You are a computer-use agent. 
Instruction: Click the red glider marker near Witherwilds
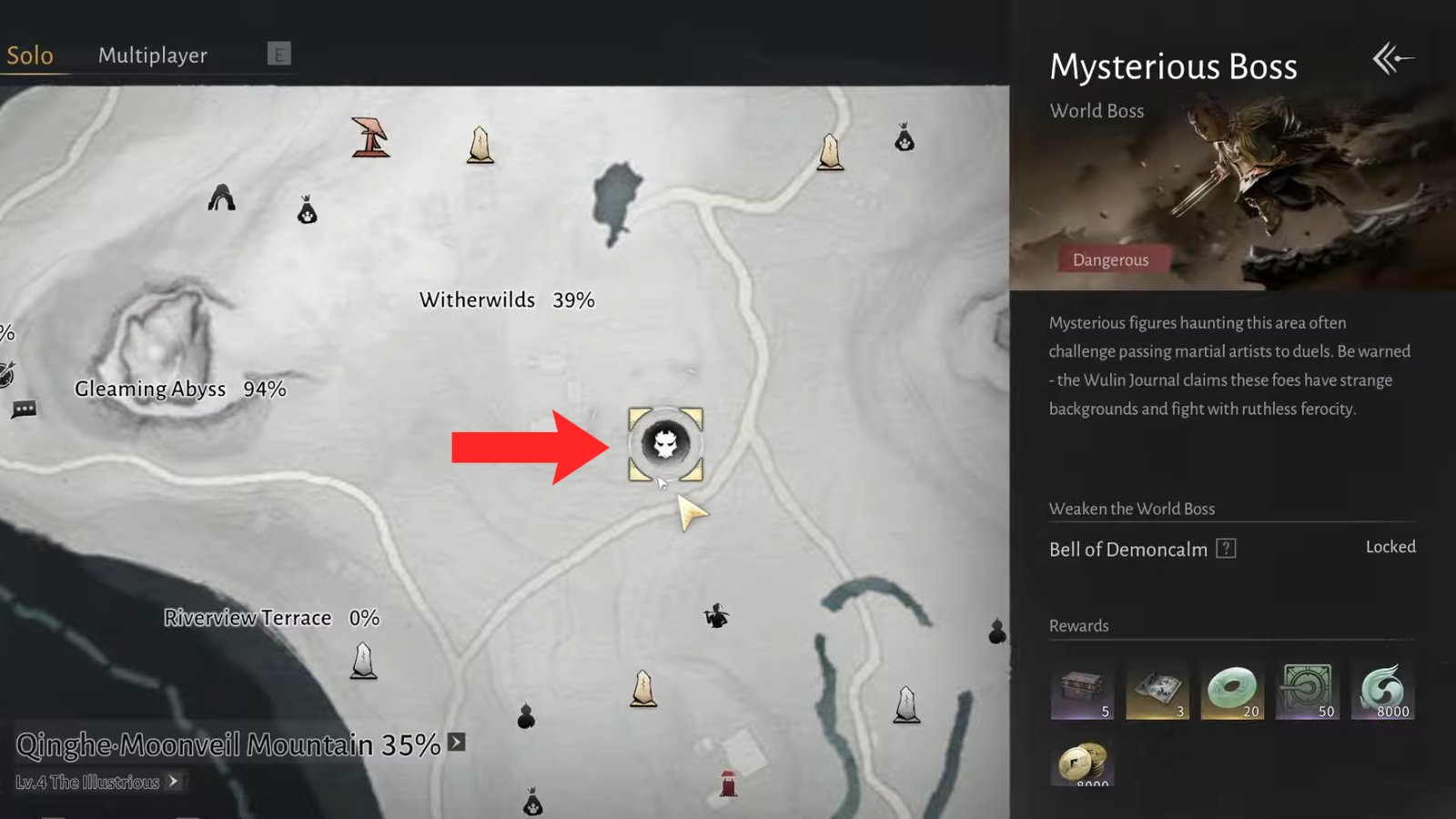(x=371, y=138)
